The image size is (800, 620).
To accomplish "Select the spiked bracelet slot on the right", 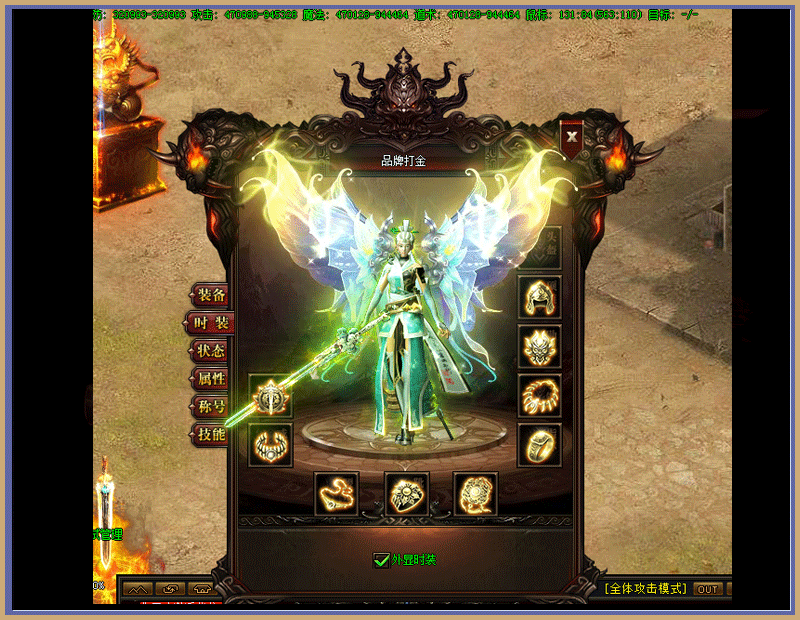I will pyautogui.click(x=539, y=395).
